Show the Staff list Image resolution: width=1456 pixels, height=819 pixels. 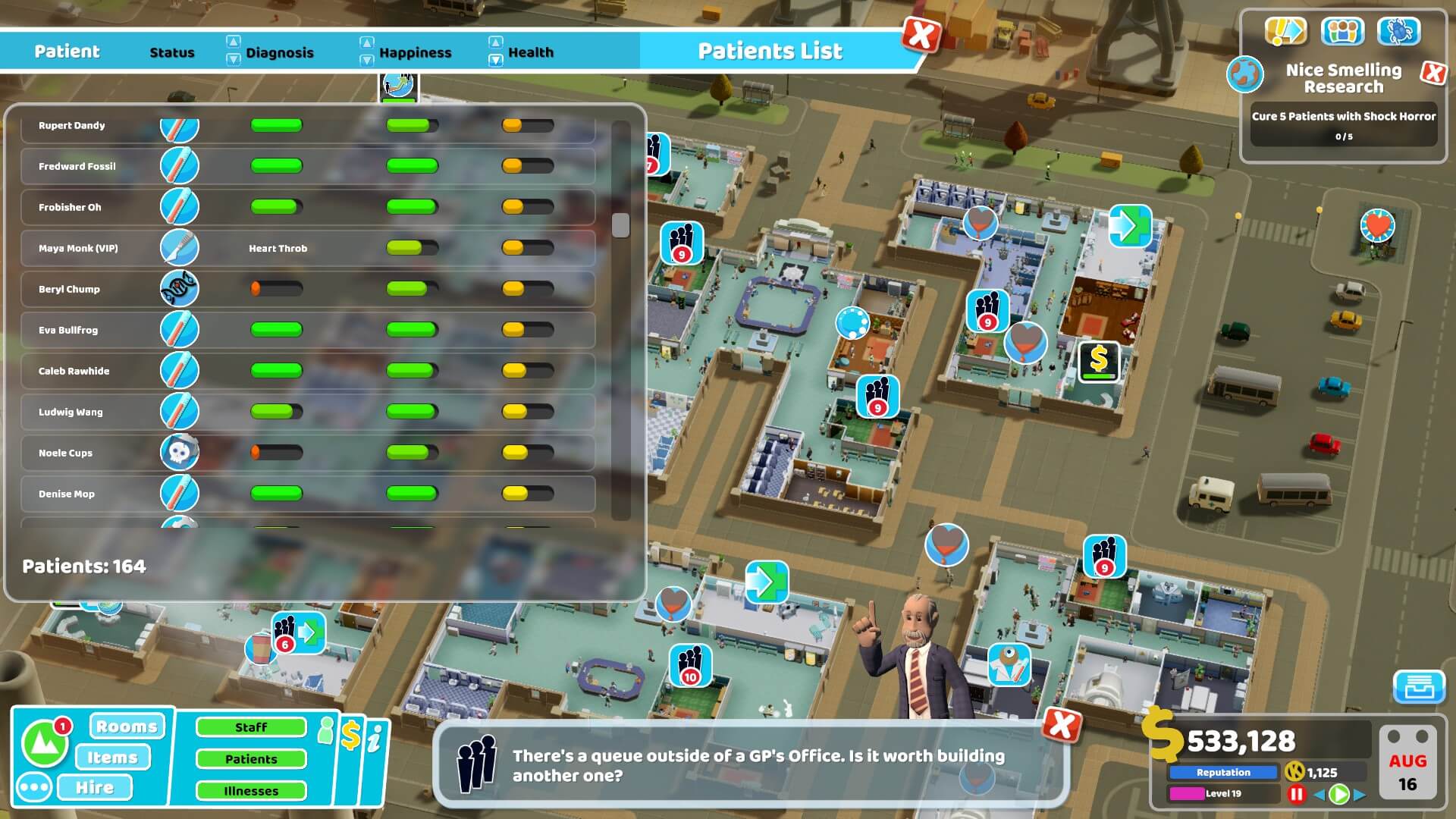coord(251,727)
